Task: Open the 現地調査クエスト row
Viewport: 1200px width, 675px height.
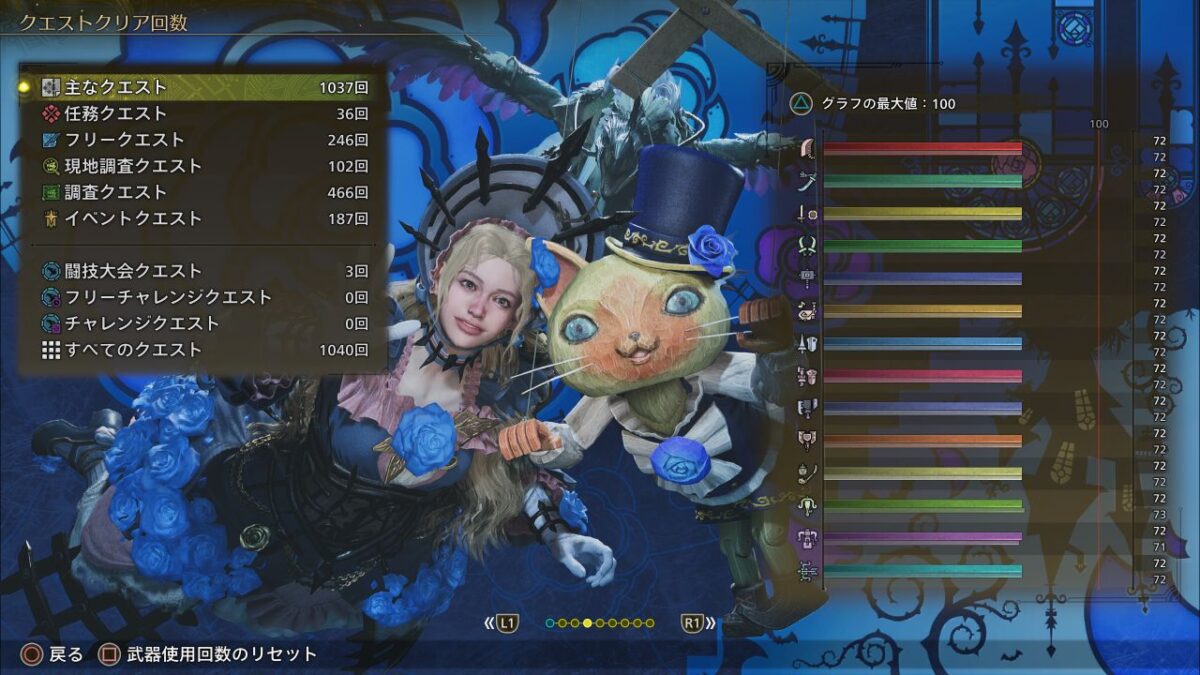Action: tap(200, 166)
